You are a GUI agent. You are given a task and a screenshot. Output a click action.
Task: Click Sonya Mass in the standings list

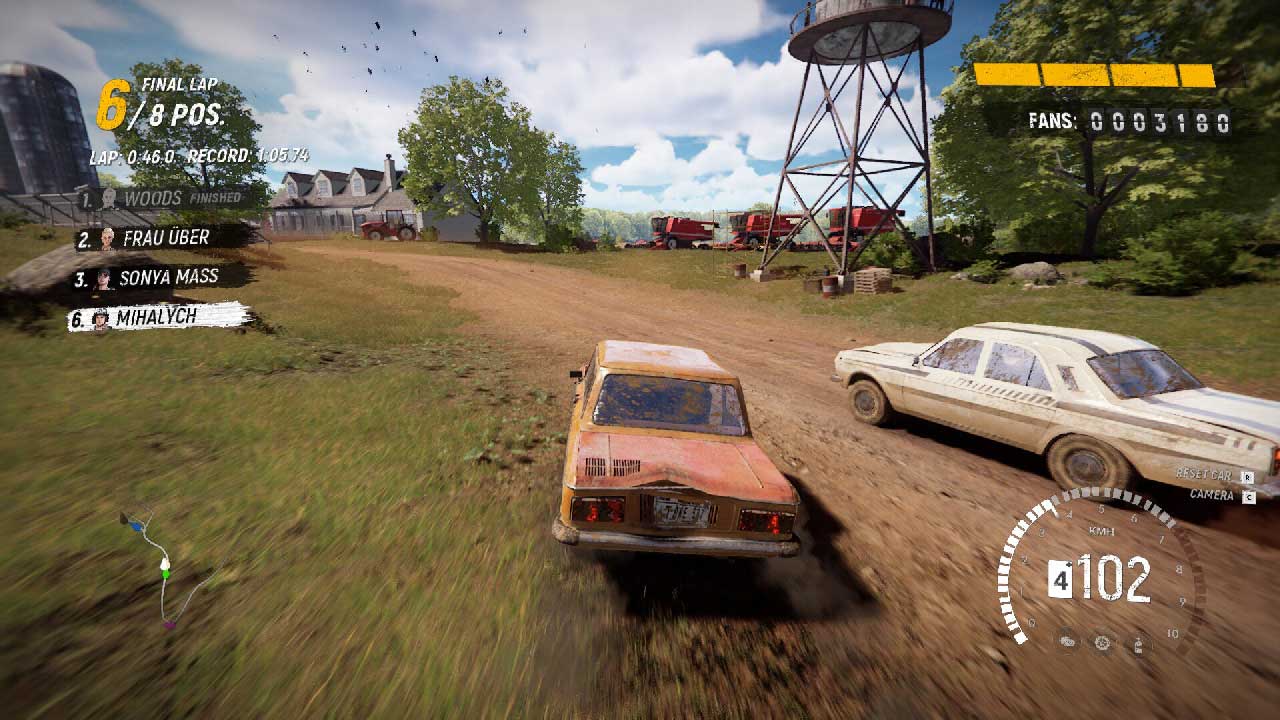pyautogui.click(x=160, y=277)
